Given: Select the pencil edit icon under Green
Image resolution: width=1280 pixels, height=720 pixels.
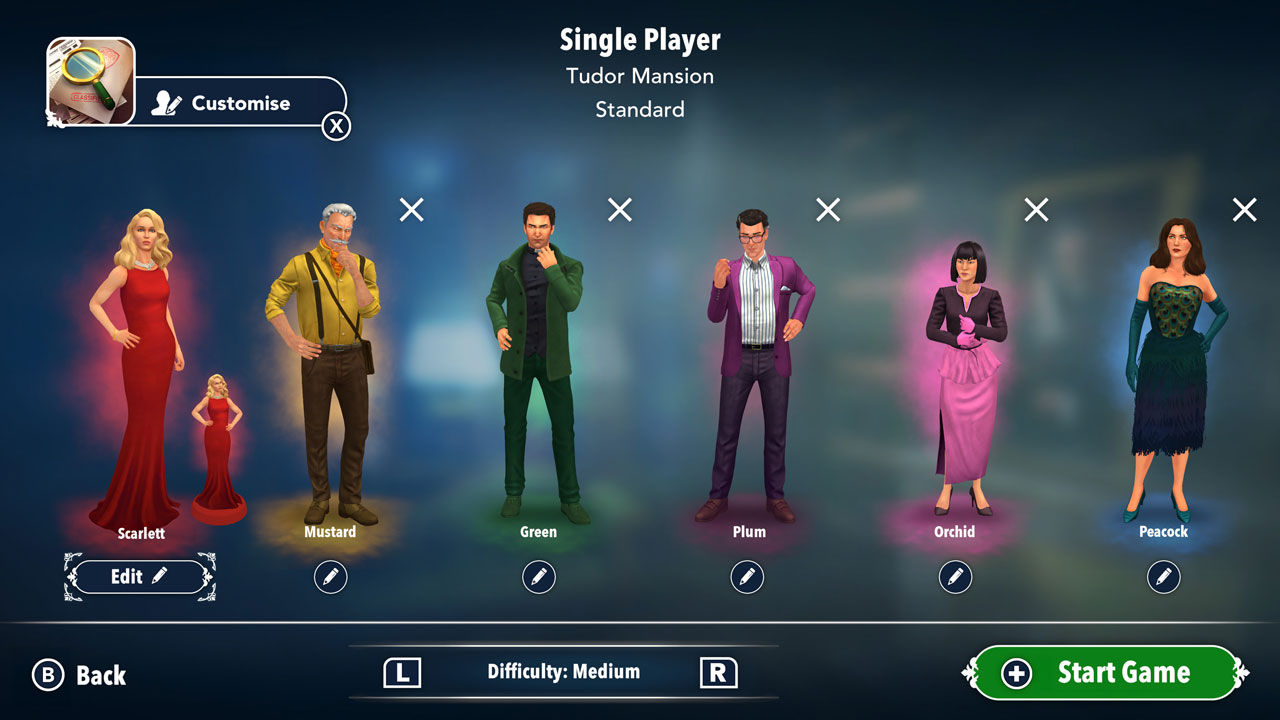Looking at the screenshot, I should (x=539, y=577).
